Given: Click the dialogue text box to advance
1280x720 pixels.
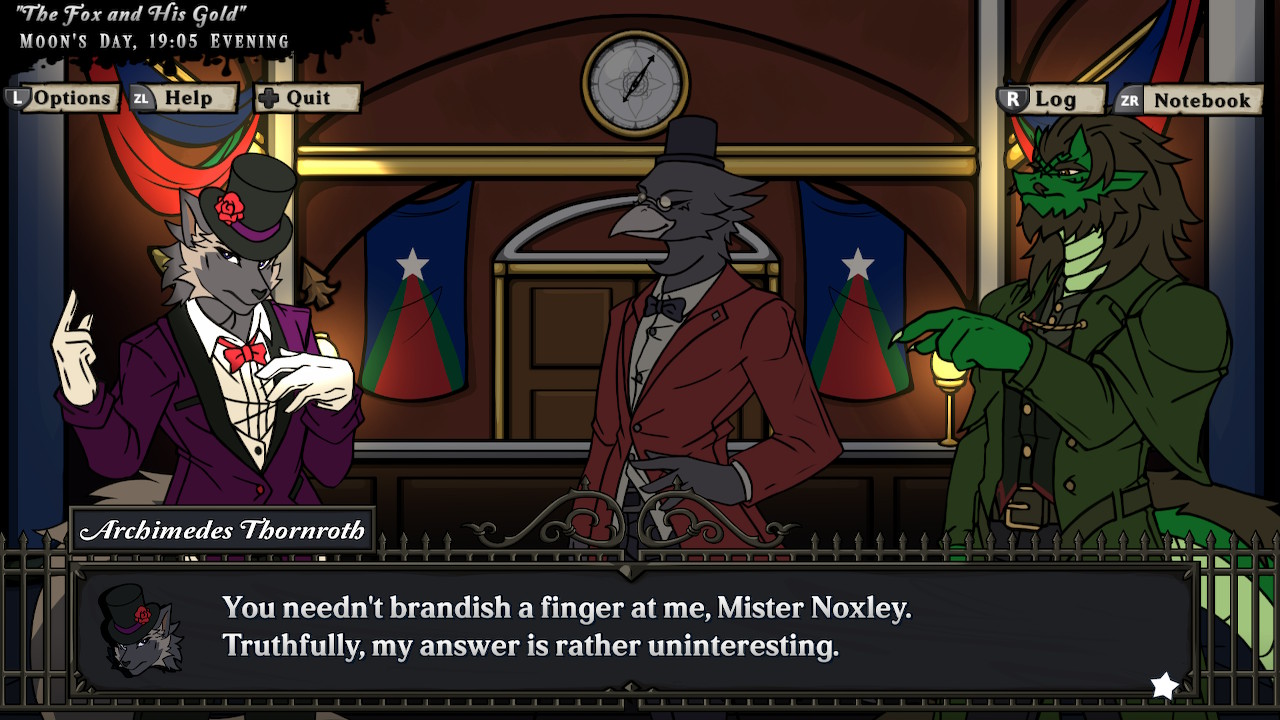Looking at the screenshot, I should [x=640, y=625].
